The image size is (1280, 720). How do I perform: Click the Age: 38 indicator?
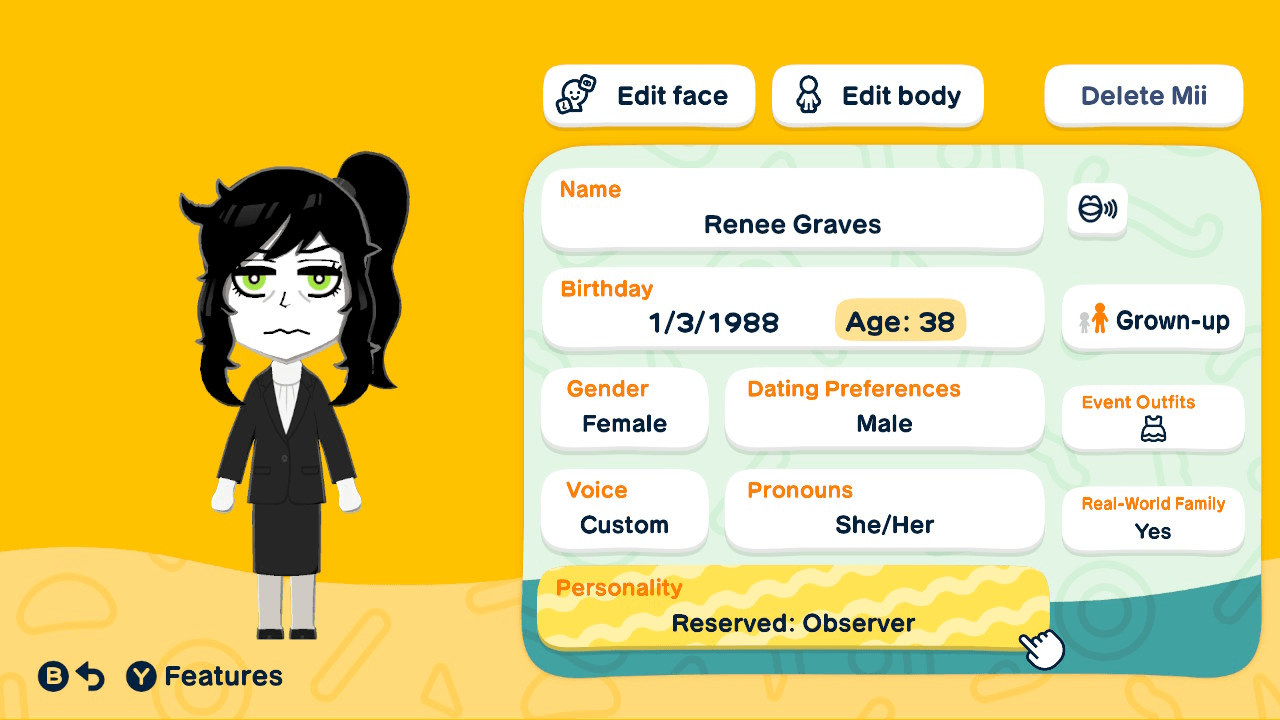pos(899,321)
